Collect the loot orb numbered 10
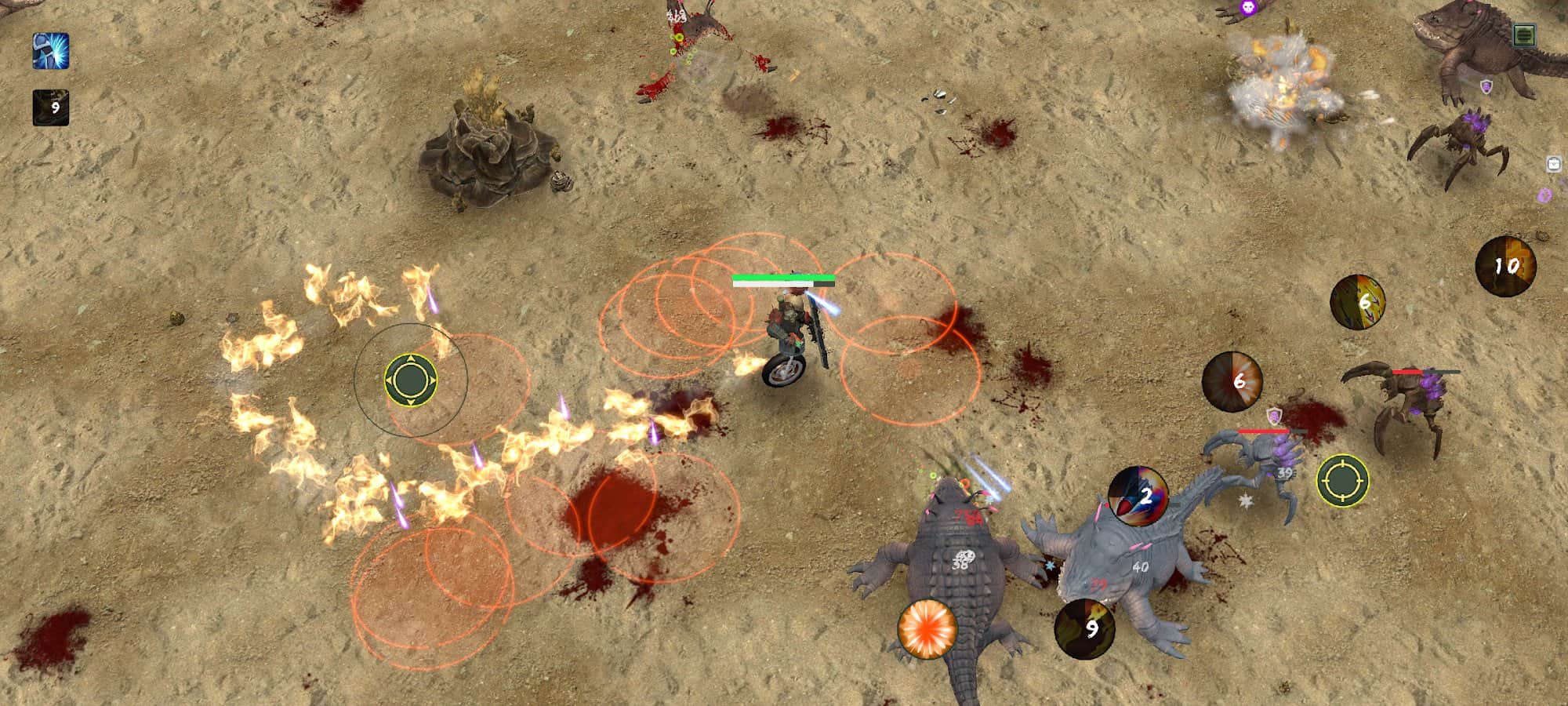This screenshot has width=1568, height=706. point(1507,266)
